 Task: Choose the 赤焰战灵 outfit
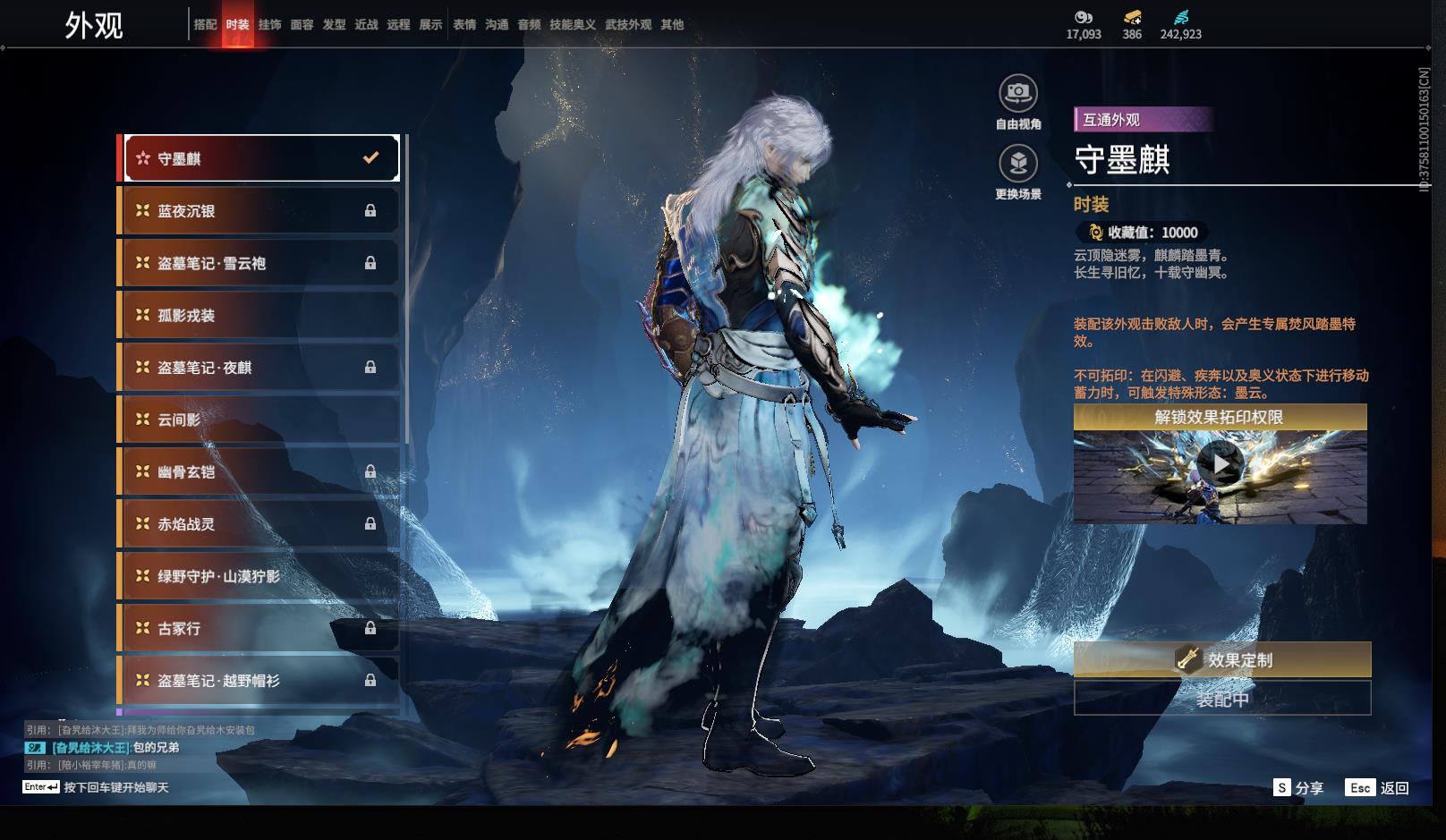(258, 524)
